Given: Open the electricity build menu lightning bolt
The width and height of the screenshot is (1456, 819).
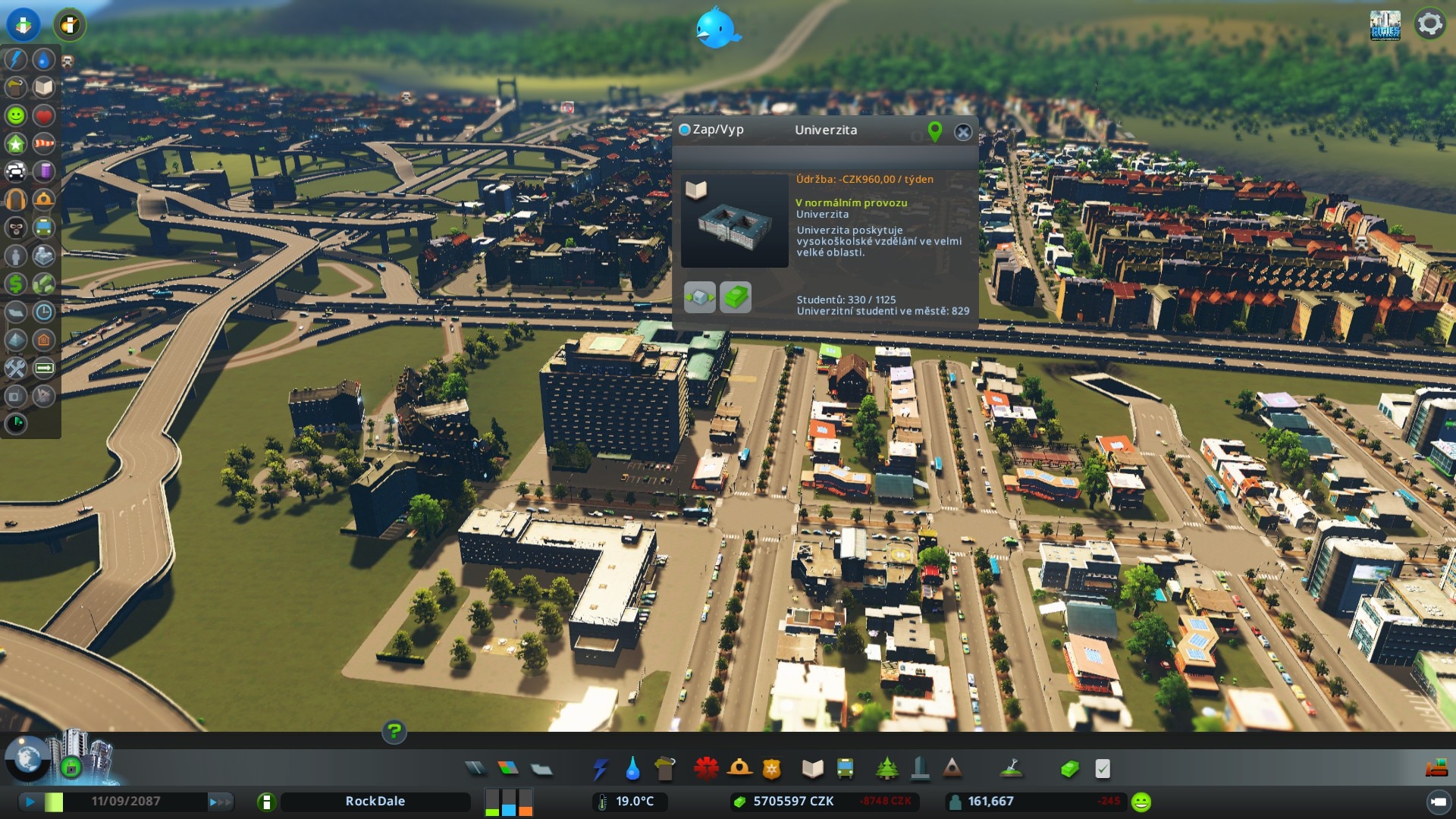Looking at the screenshot, I should [x=600, y=769].
